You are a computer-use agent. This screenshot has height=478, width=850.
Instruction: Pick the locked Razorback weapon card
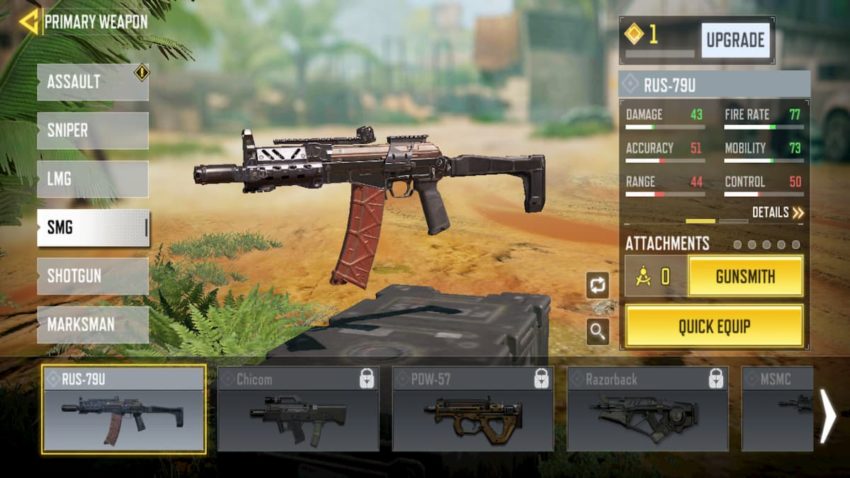647,409
